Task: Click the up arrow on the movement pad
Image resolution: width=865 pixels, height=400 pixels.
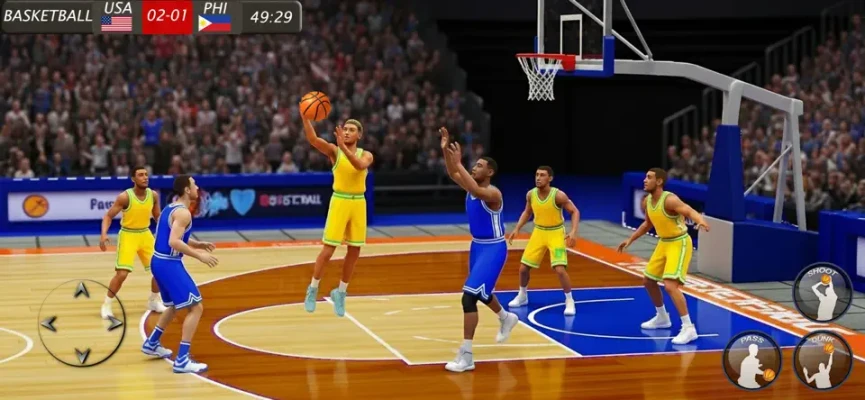Action: point(82,291)
